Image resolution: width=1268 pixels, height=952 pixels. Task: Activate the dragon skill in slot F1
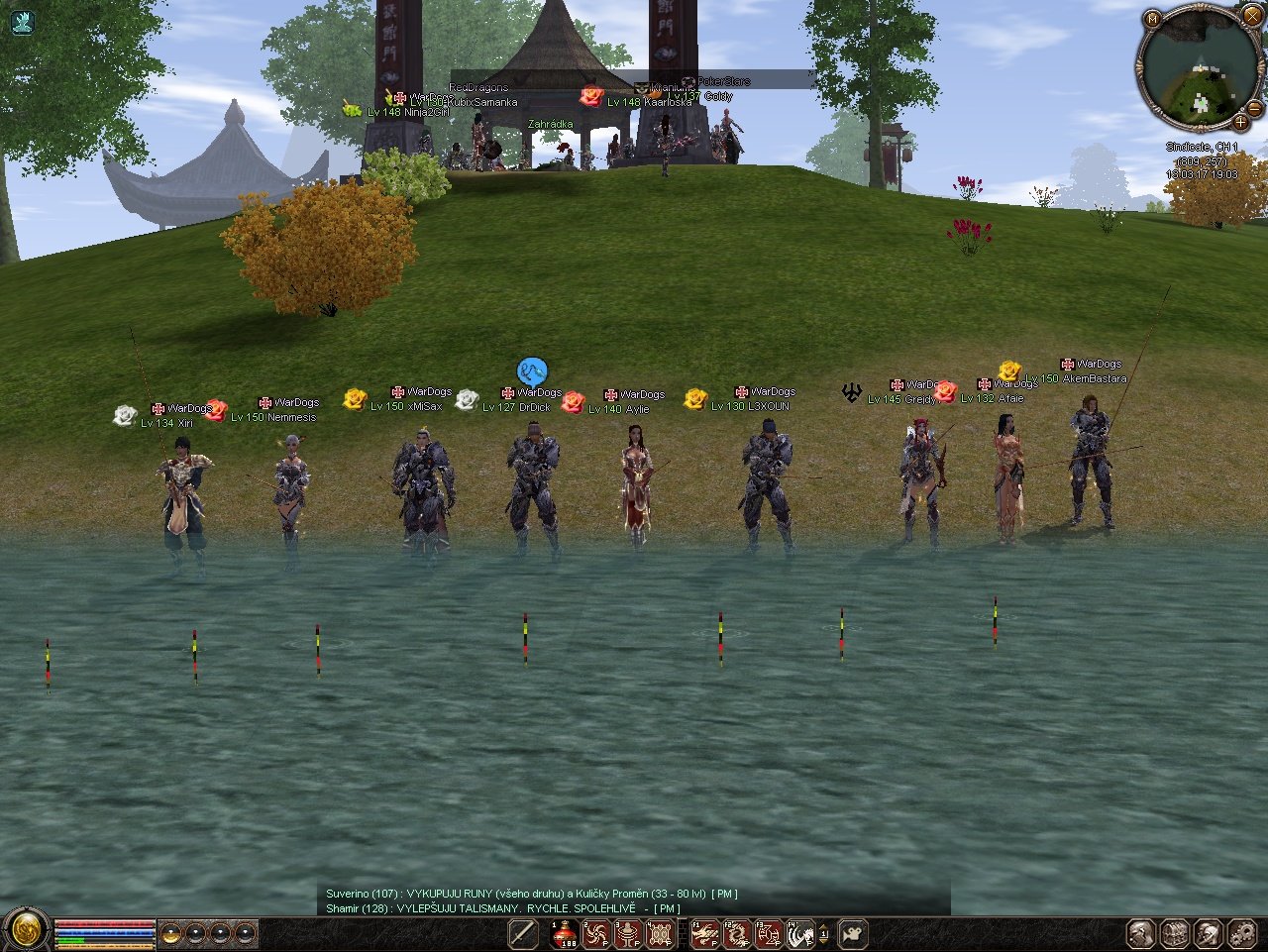pos(705,933)
